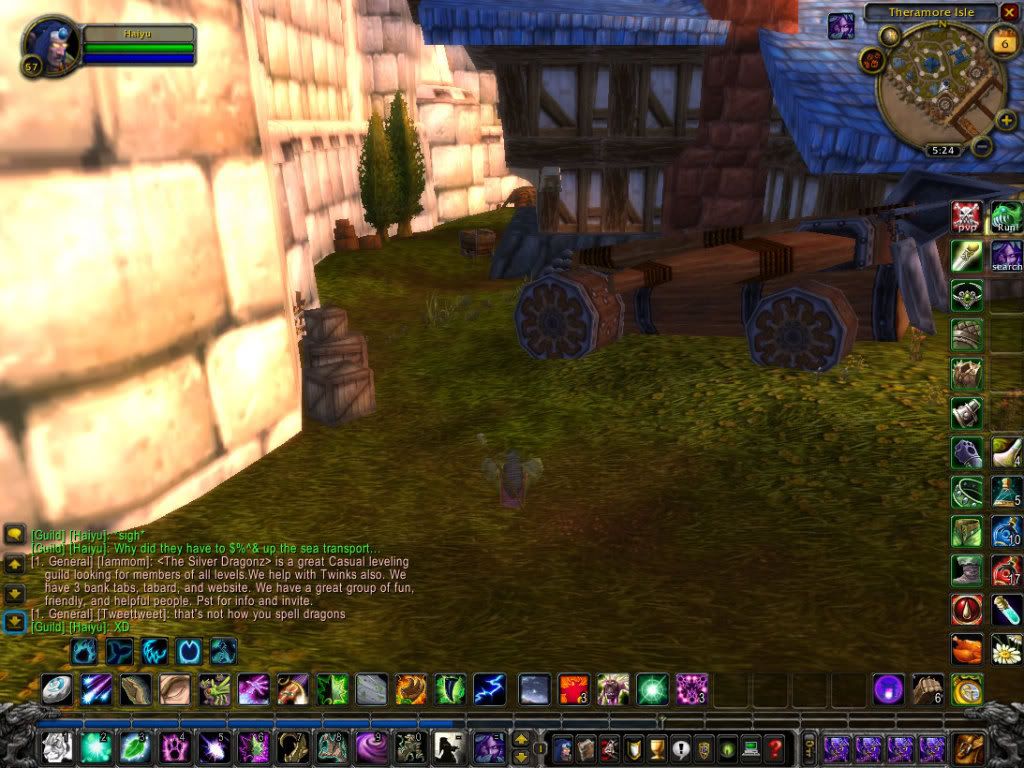1024x768 pixels.
Task: Open the red question mark help button
Action: [775, 748]
